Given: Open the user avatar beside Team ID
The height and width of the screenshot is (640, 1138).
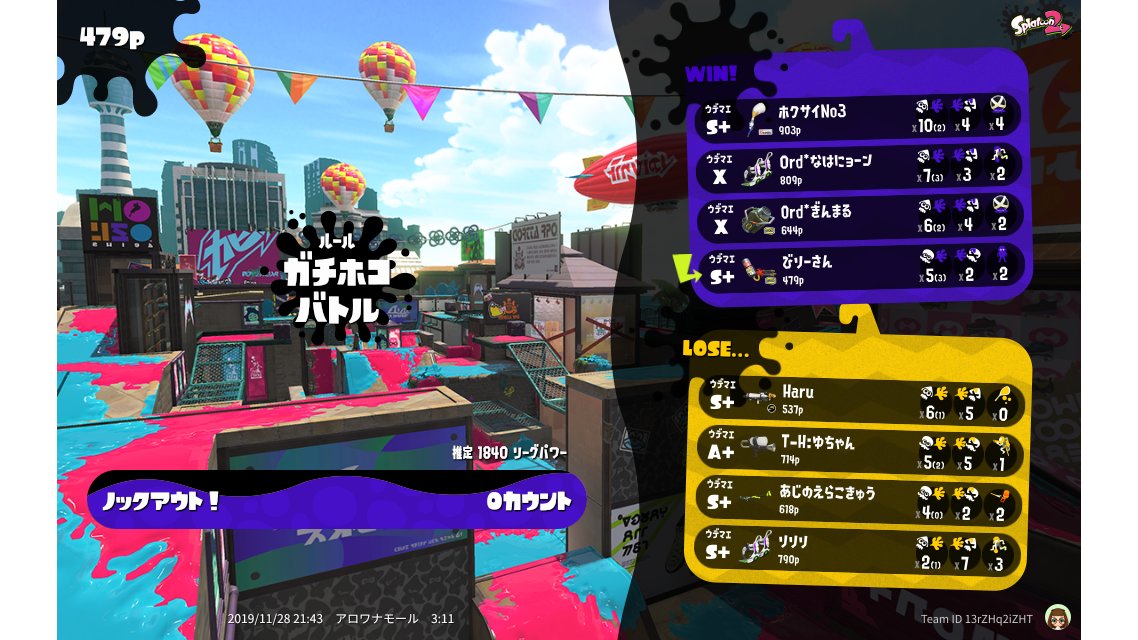Looking at the screenshot, I should click(1055, 616).
